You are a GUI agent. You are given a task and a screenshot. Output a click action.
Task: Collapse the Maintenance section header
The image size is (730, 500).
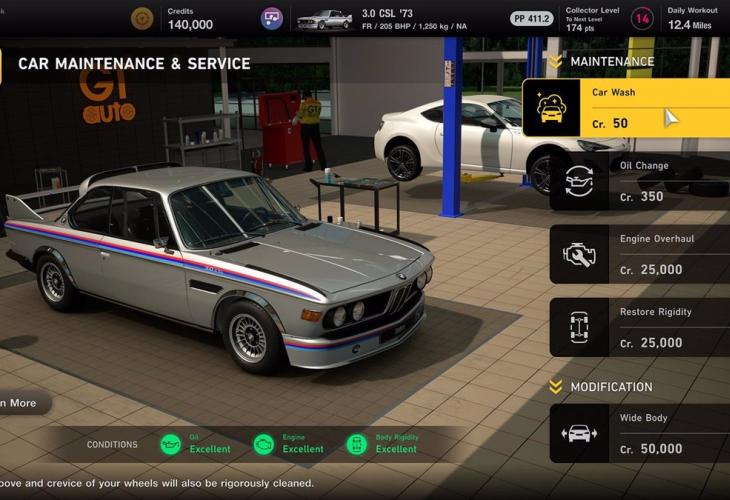tap(556, 62)
